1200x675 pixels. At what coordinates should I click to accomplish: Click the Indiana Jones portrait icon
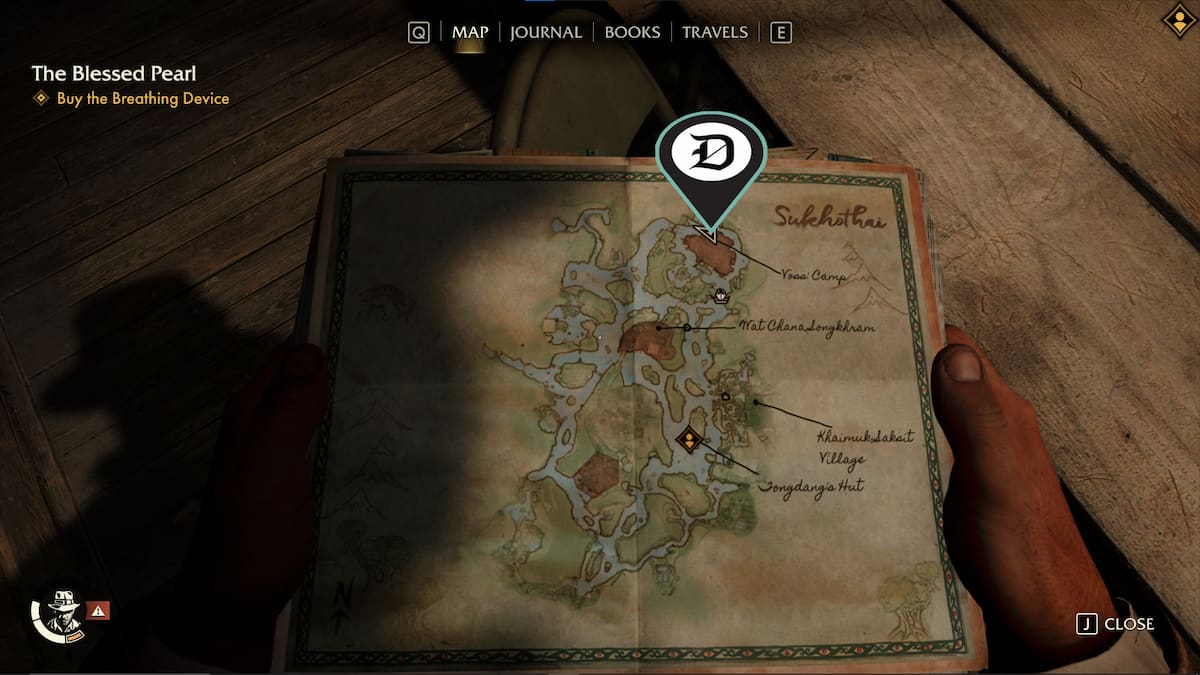tap(64, 609)
